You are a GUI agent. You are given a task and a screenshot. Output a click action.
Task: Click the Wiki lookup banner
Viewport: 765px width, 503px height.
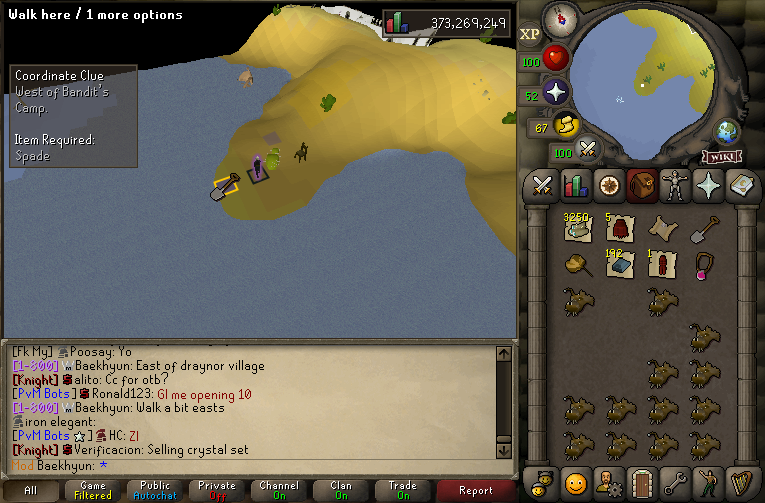721,156
